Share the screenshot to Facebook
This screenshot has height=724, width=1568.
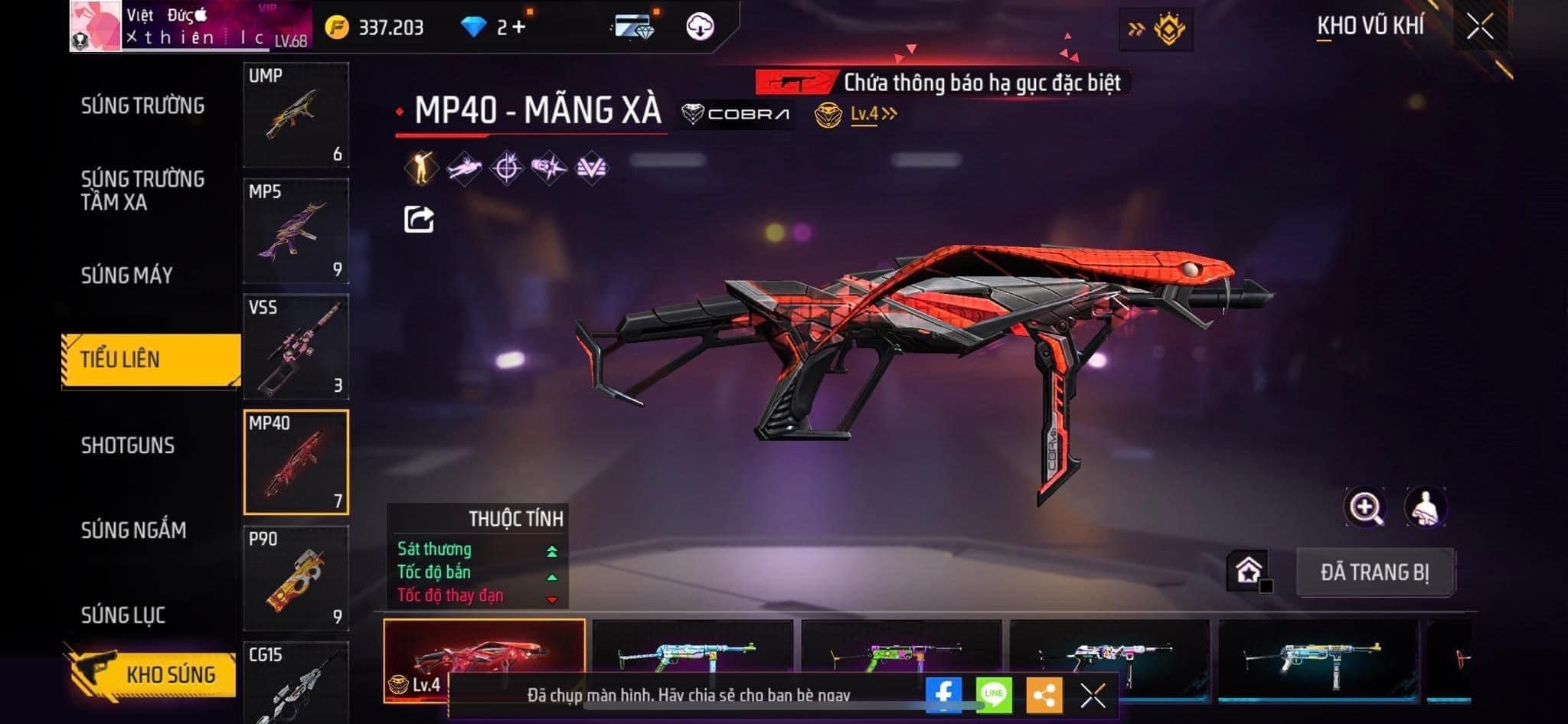coord(943,695)
